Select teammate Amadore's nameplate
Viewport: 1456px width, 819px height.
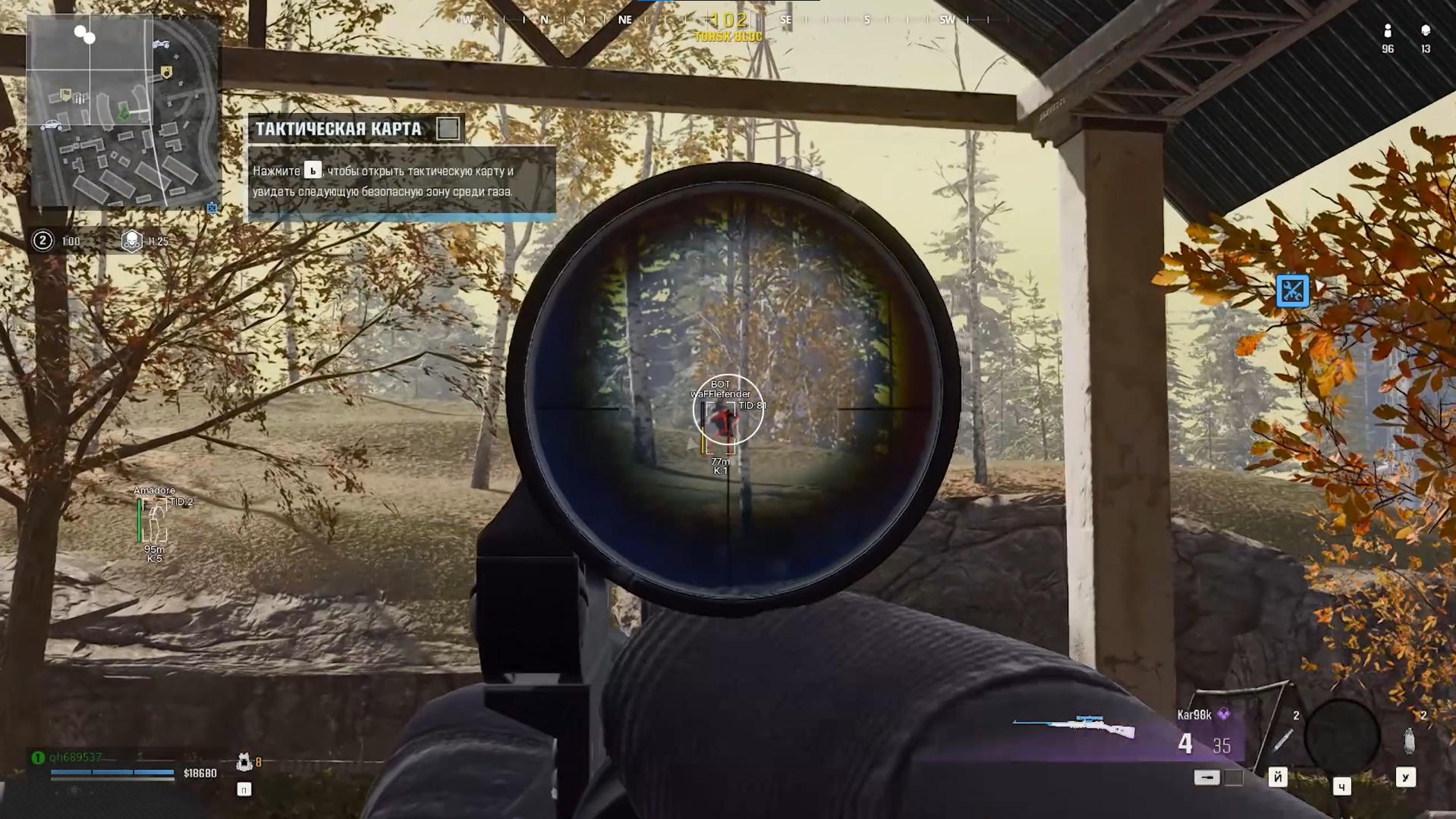point(155,492)
